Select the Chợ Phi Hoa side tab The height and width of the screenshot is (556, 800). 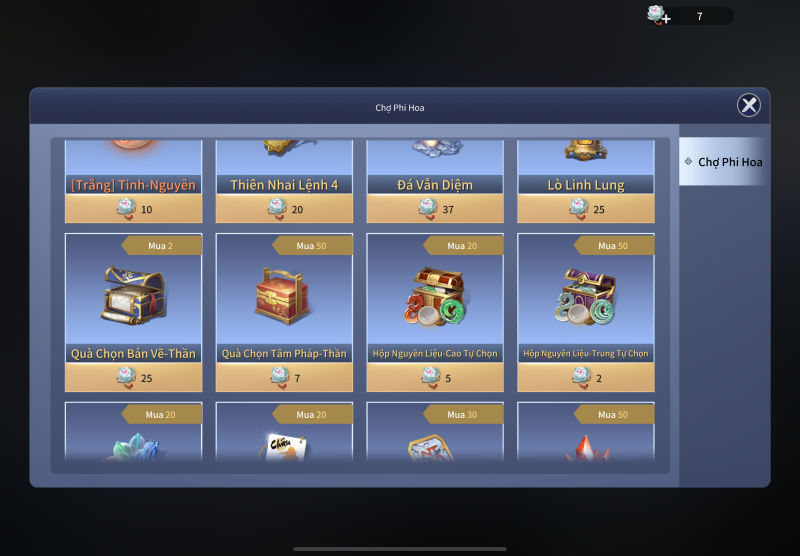click(723, 162)
